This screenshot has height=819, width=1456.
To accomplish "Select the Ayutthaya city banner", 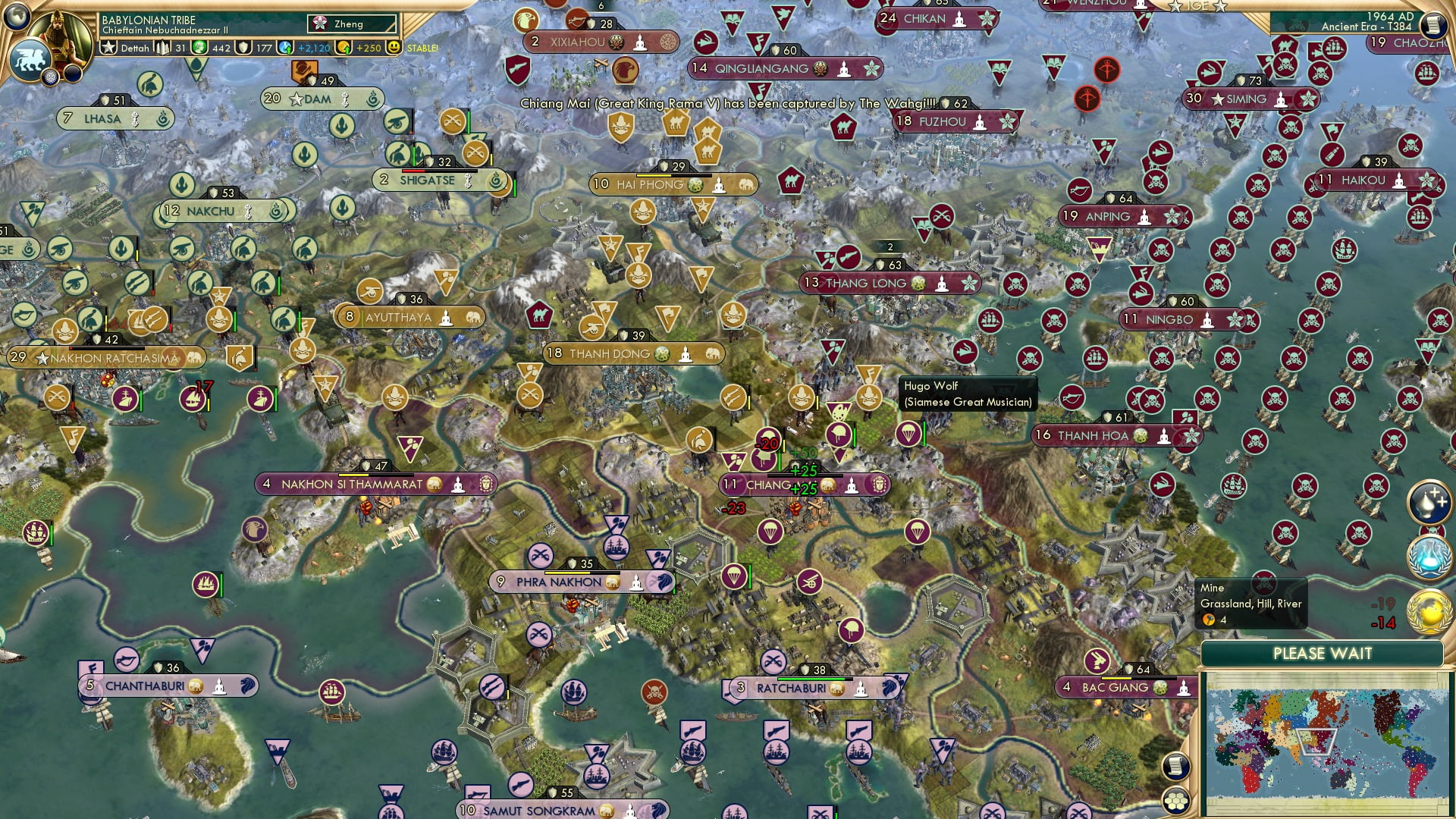I will click(x=400, y=317).
